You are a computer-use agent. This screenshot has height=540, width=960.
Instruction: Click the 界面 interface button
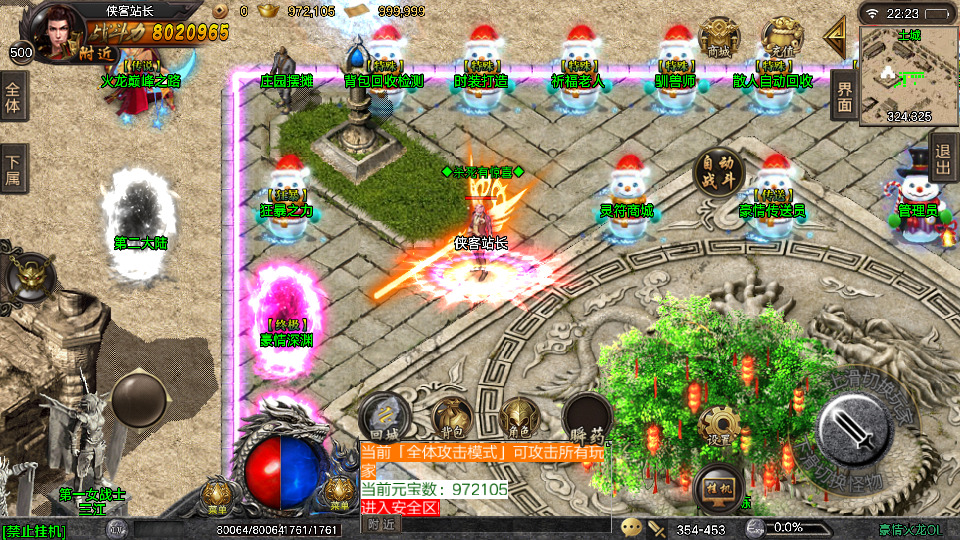tap(845, 96)
